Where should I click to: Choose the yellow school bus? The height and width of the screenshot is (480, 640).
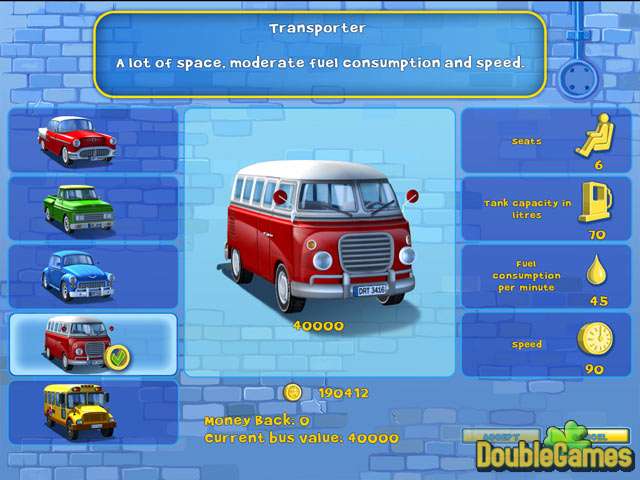click(92, 412)
